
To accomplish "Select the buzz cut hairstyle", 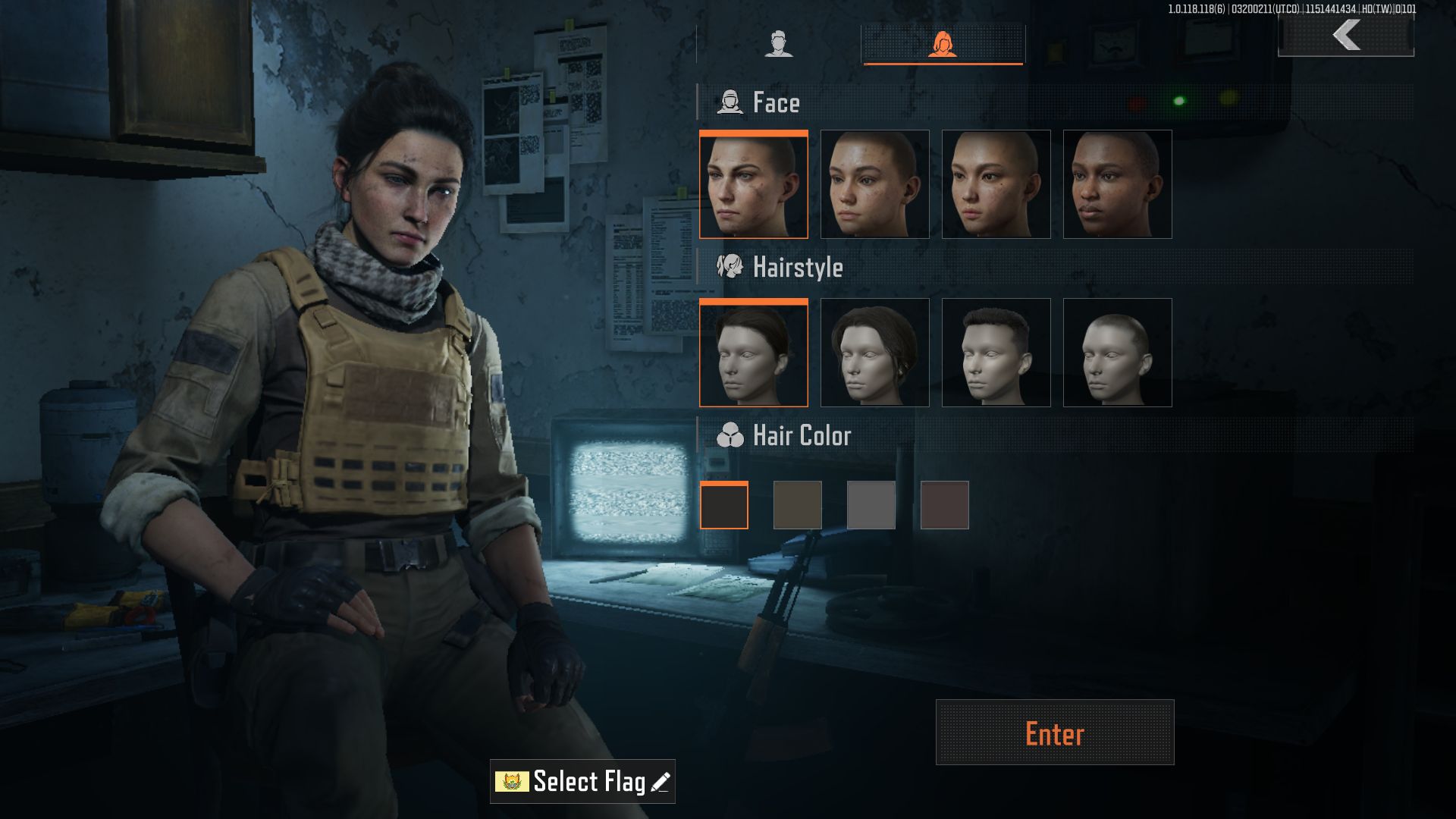I will click(1117, 353).
